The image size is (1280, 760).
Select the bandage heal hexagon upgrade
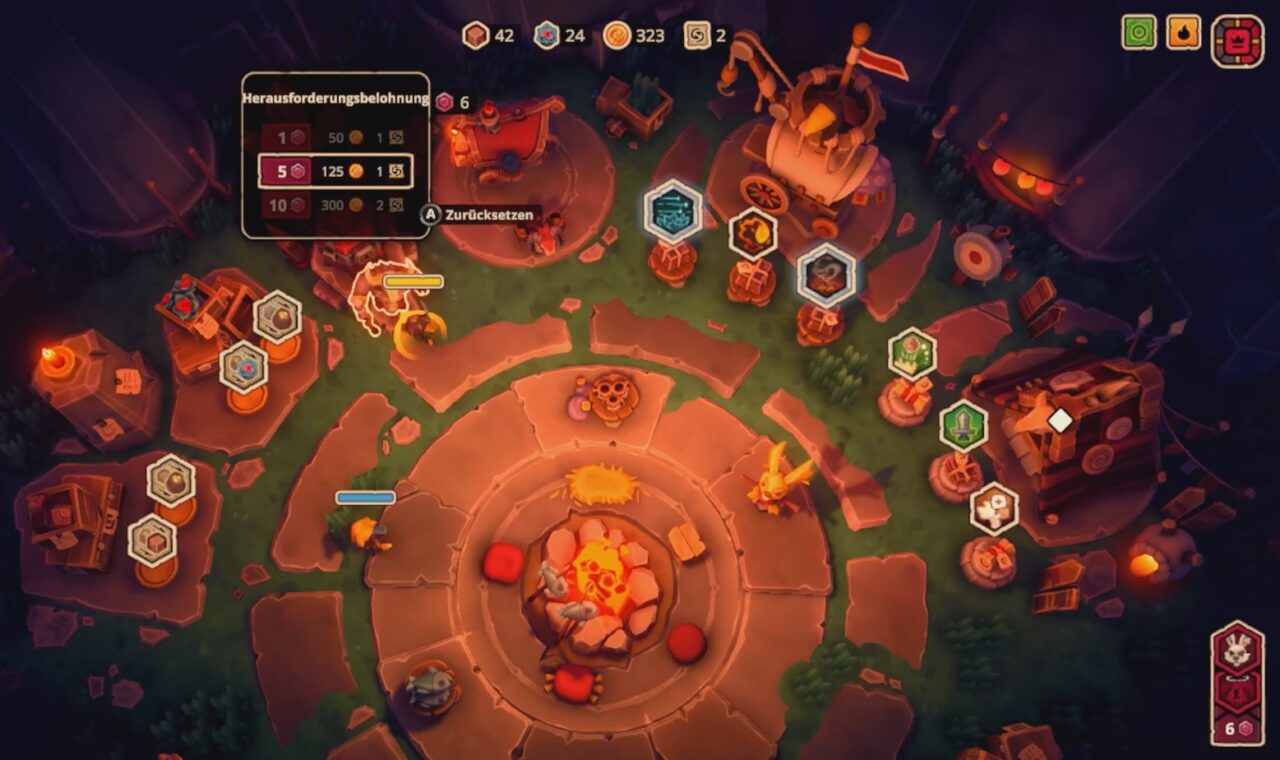point(994,509)
